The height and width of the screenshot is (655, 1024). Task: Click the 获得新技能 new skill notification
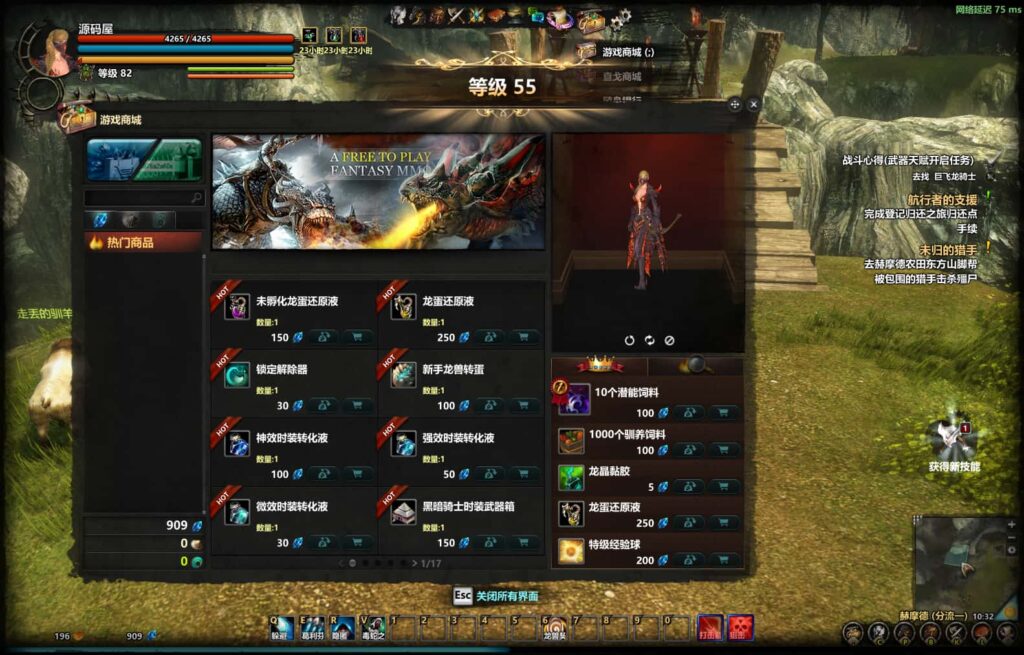(x=952, y=441)
